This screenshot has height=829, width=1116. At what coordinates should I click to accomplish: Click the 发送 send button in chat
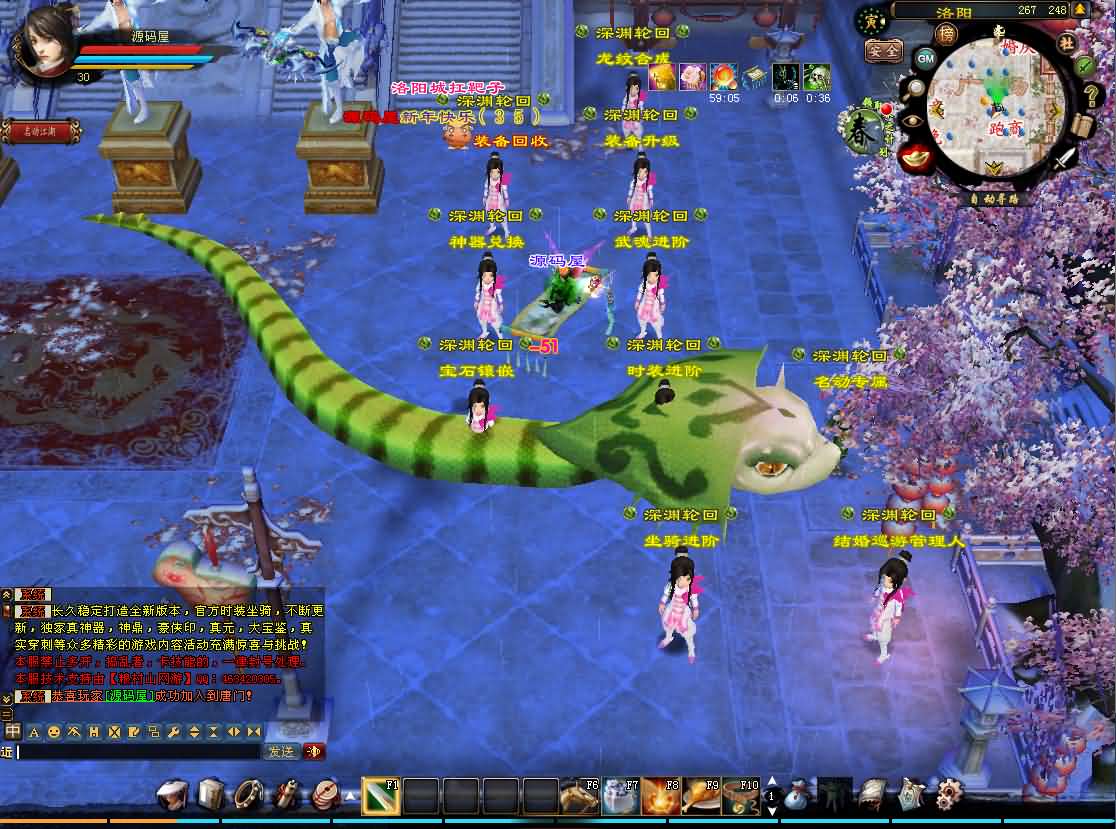coord(280,752)
